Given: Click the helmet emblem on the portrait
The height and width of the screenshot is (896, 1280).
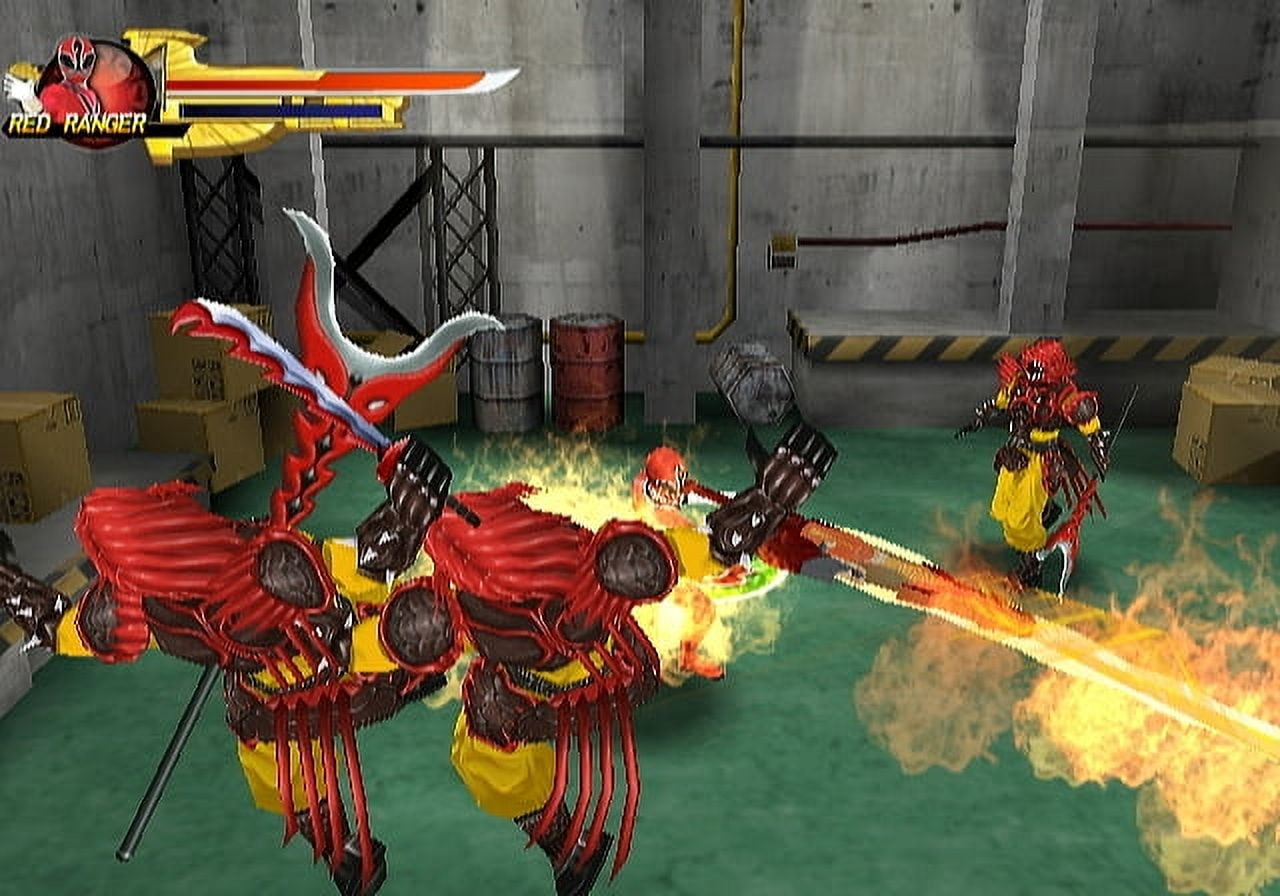Looking at the screenshot, I should (x=72, y=55).
